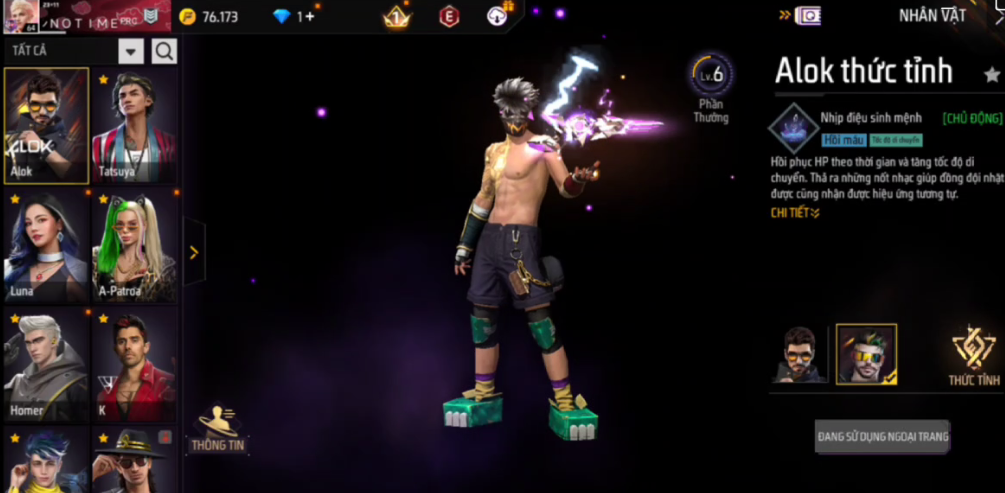Pick the A-Patroa character tile

coord(134,247)
